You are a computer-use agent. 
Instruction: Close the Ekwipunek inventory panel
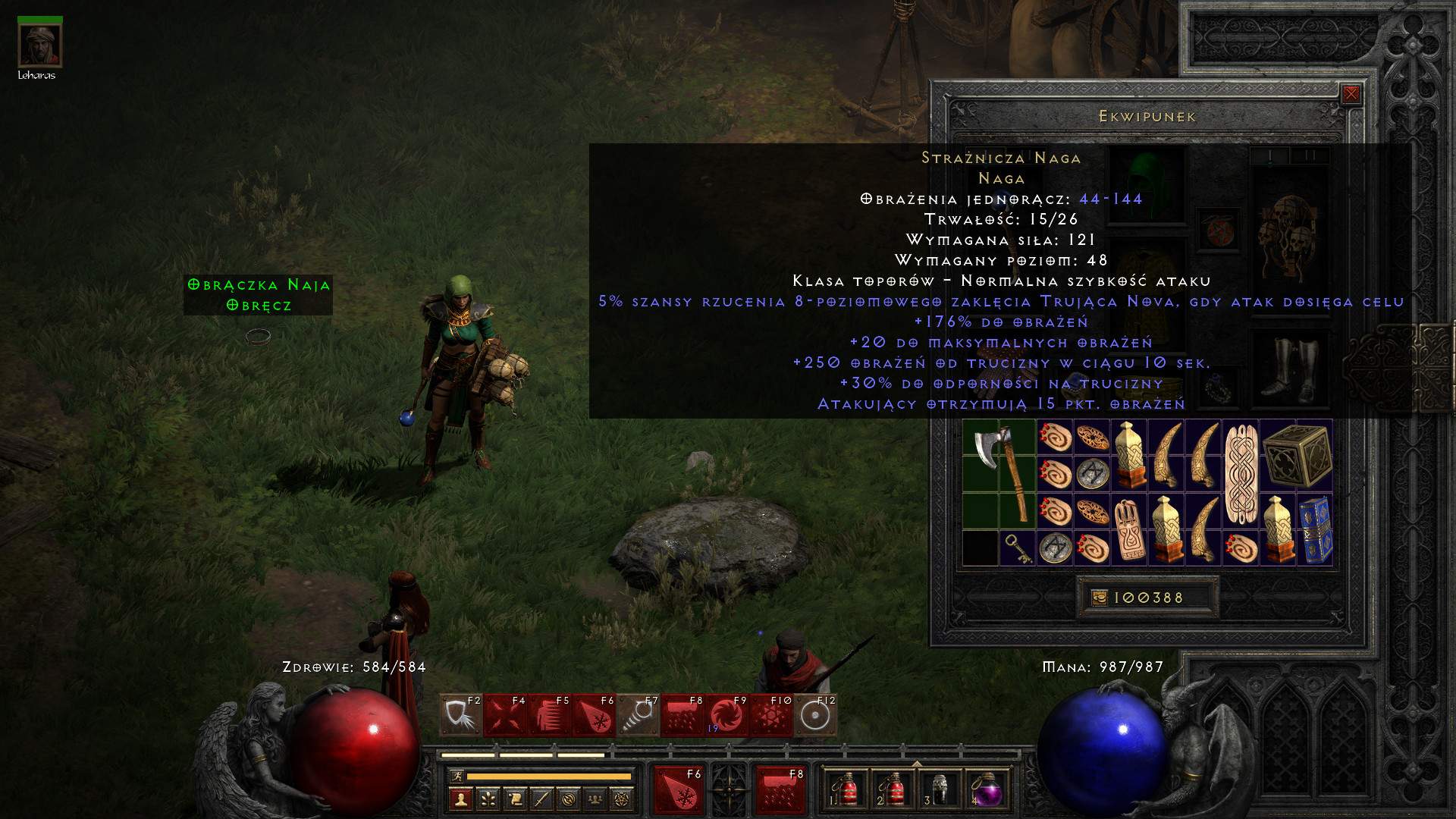click(1351, 94)
